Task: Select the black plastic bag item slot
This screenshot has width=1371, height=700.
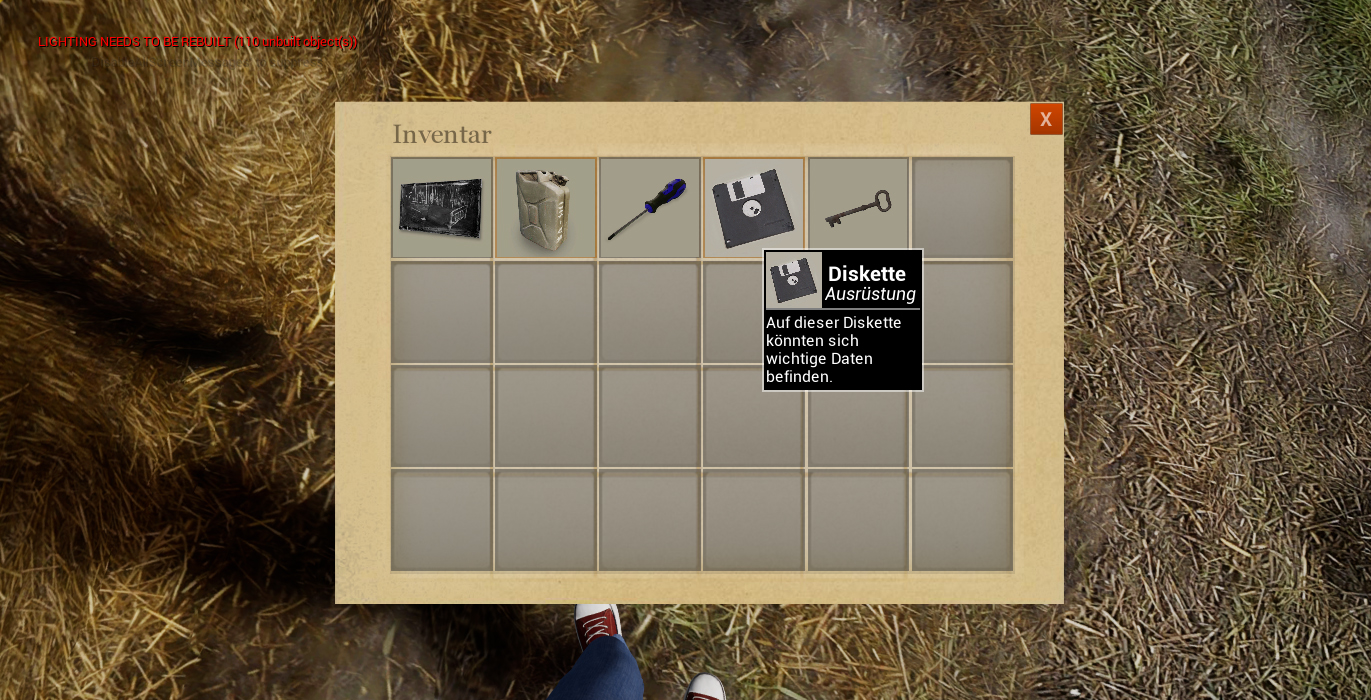Action: click(x=441, y=208)
